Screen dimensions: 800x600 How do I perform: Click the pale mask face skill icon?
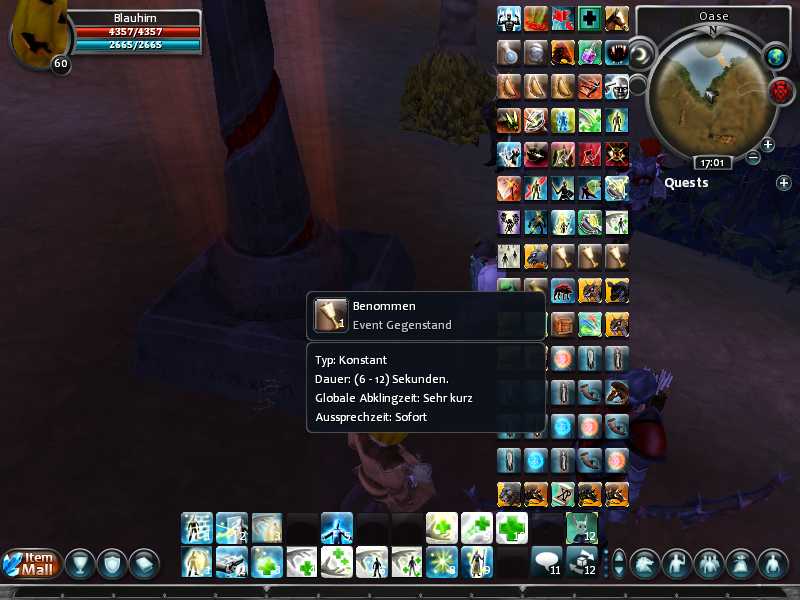[616, 87]
